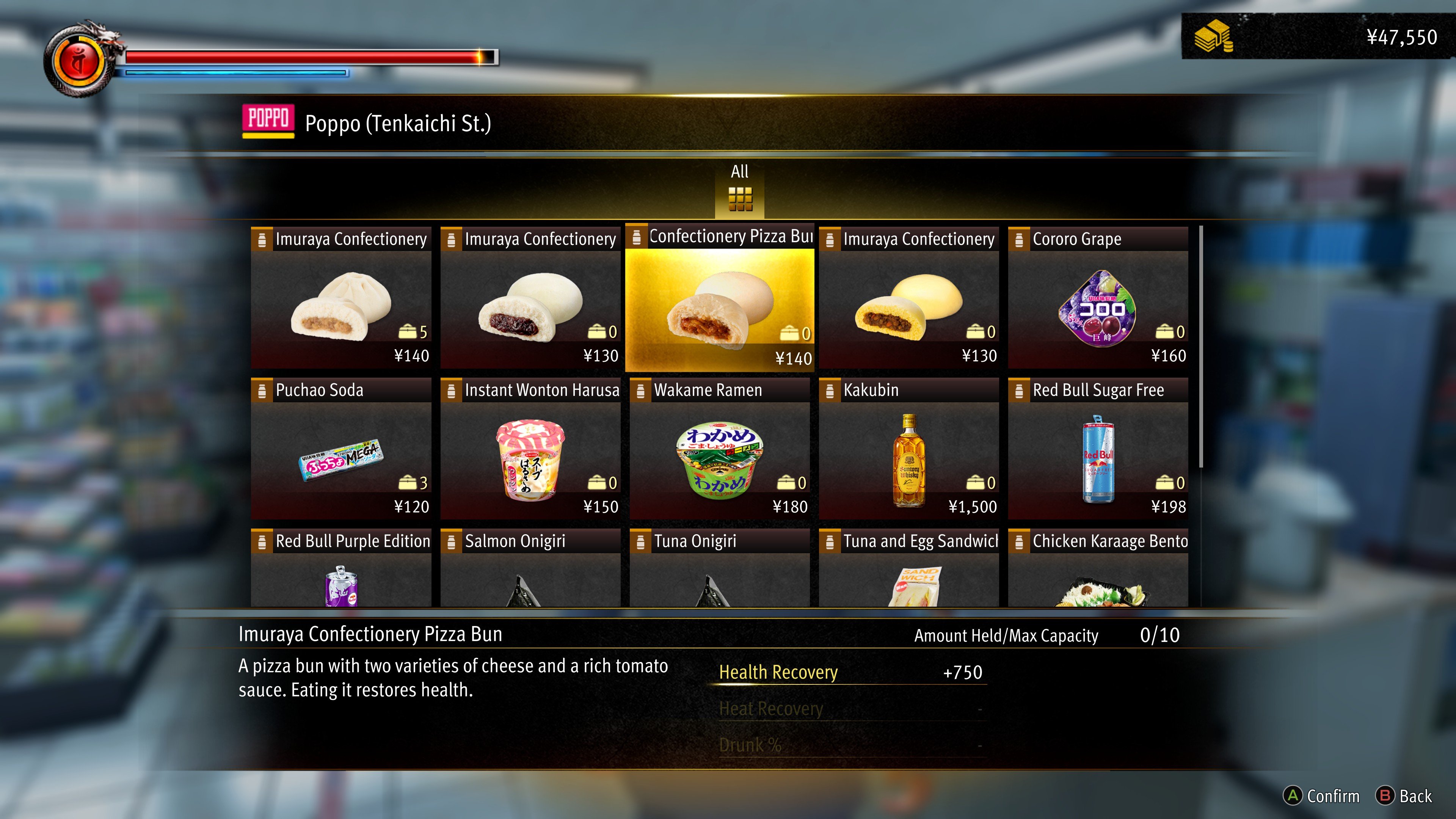Pick the Tuna and Egg Sandwich
Screen dimensions: 1456x819
pyautogui.click(x=908, y=568)
